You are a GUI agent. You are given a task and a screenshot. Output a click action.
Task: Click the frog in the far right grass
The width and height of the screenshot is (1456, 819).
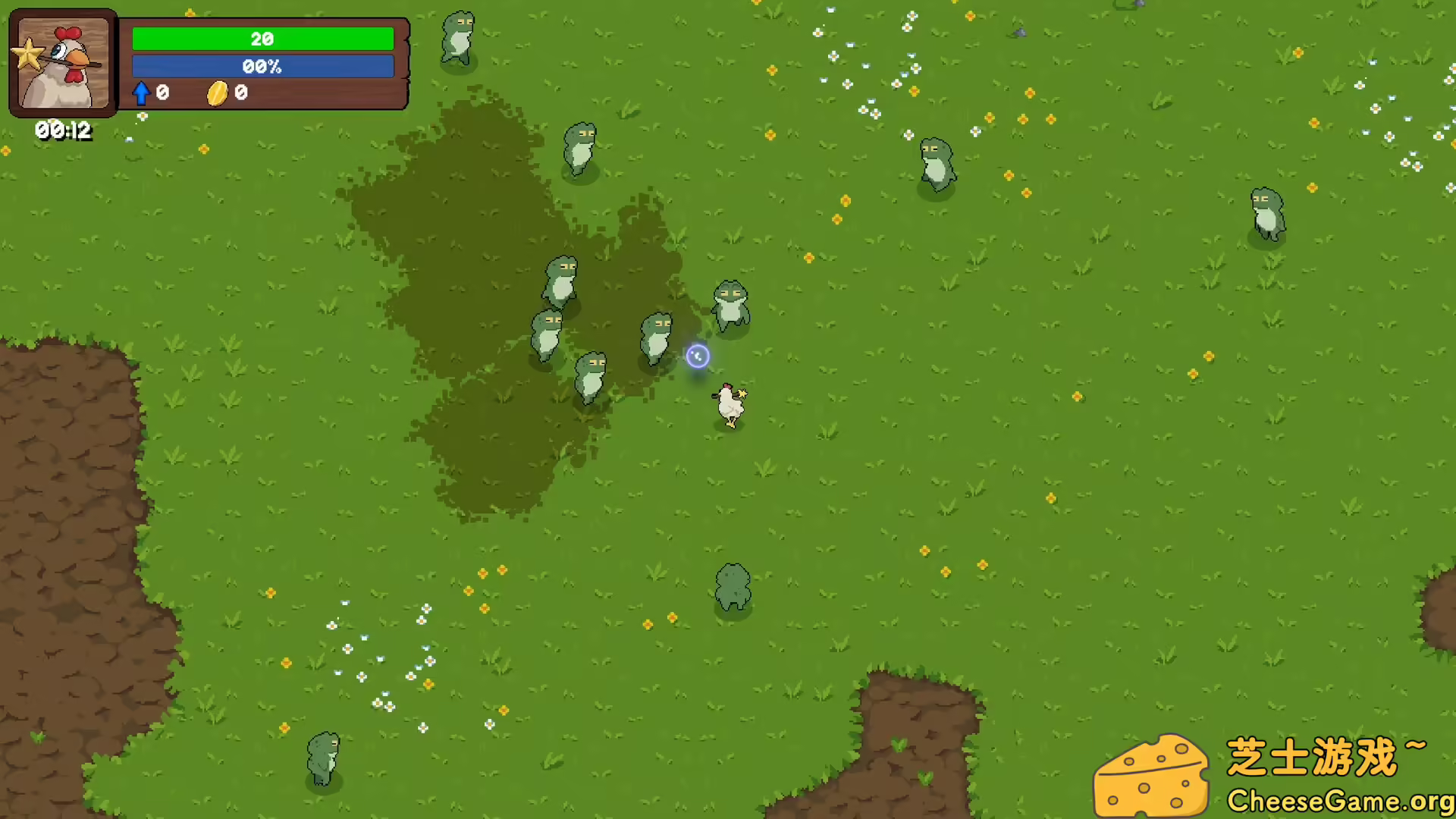tap(1266, 216)
